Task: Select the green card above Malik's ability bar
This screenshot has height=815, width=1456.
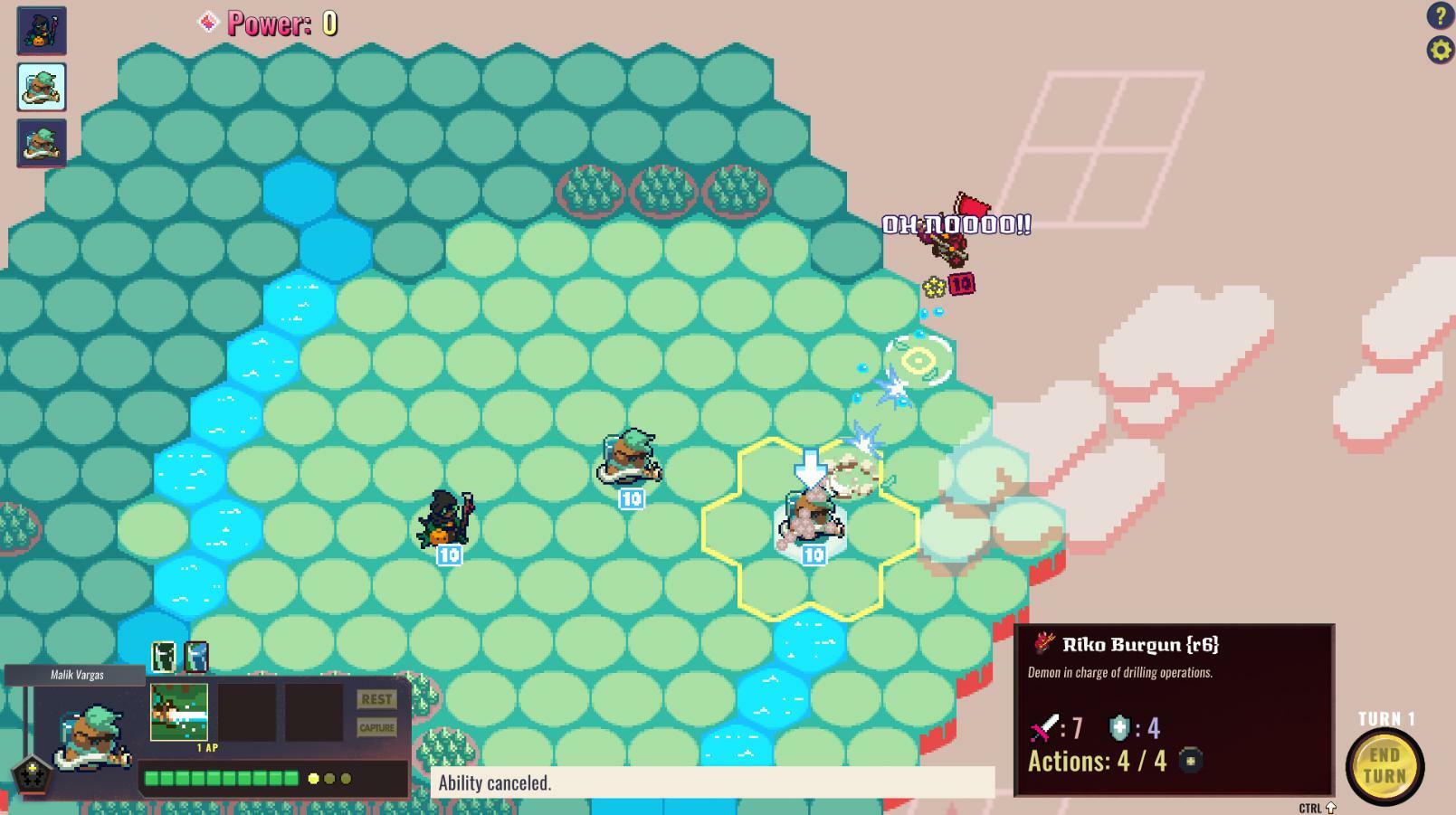Action: (x=164, y=657)
